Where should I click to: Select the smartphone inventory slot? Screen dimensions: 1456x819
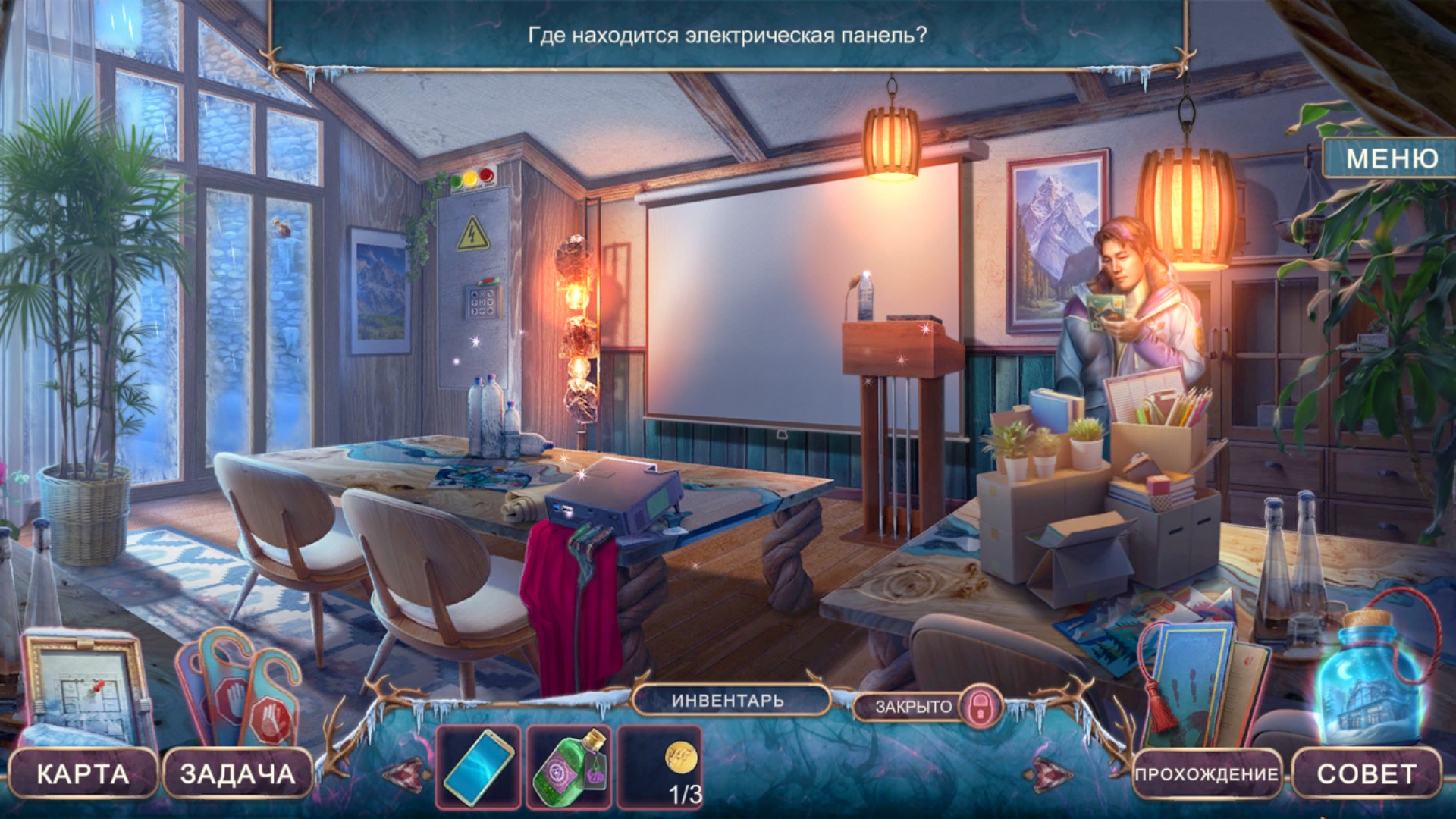click(479, 767)
